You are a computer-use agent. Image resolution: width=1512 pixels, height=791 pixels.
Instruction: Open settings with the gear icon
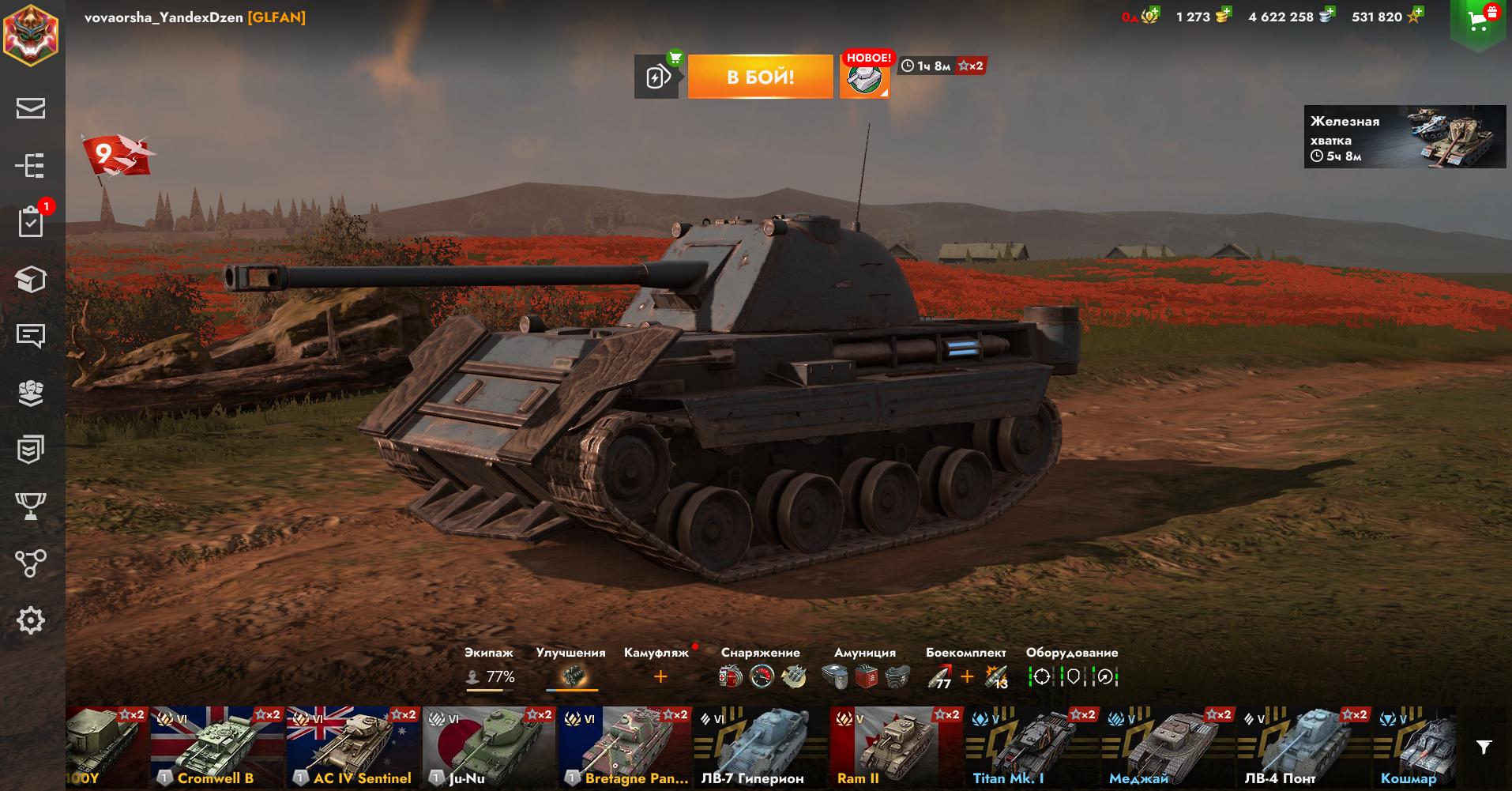[31, 620]
